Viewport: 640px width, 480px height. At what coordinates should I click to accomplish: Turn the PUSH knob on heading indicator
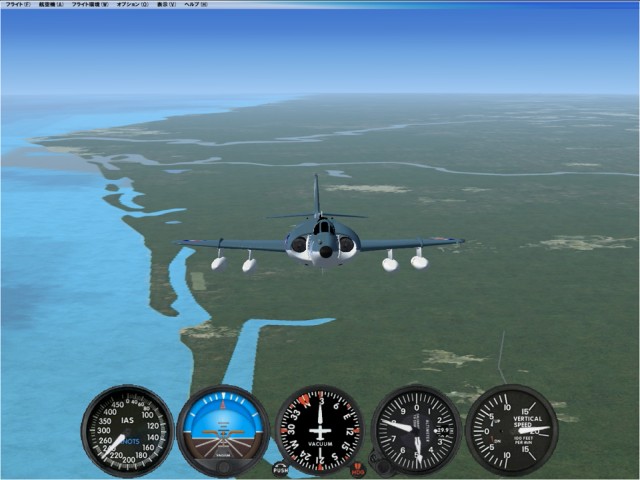point(281,468)
